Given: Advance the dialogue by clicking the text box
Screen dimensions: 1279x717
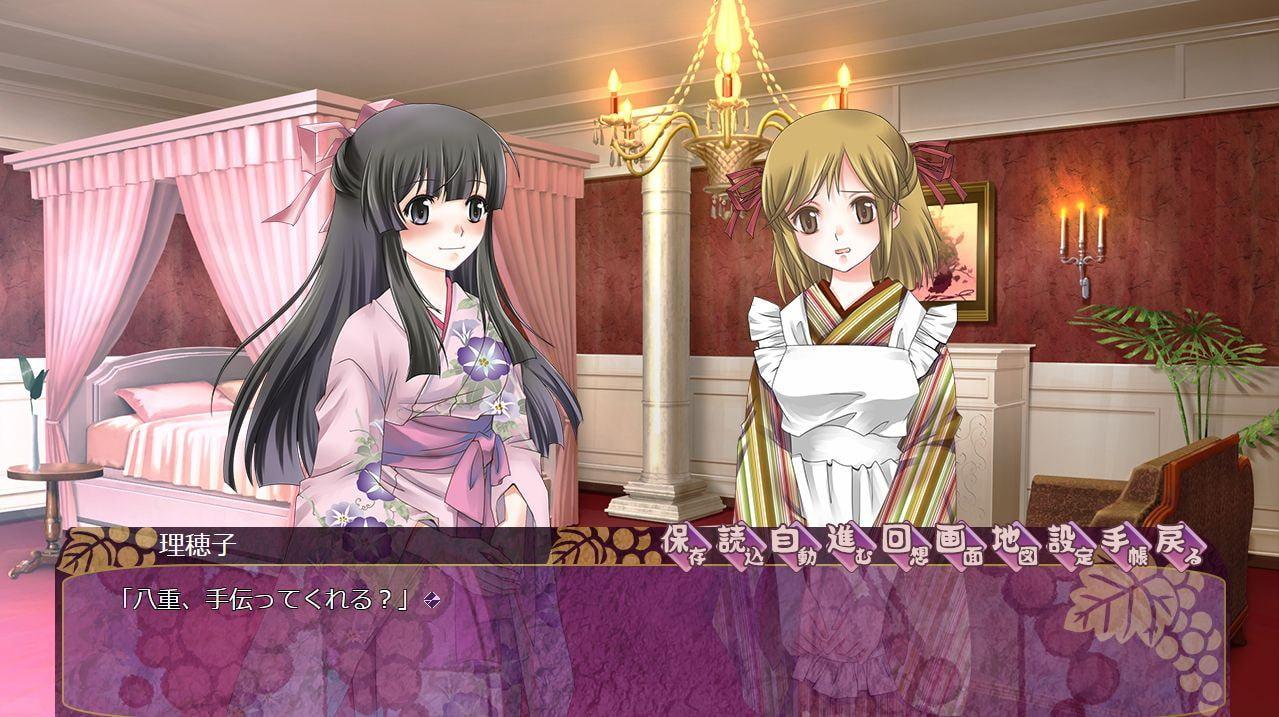Looking at the screenshot, I should pyautogui.click(x=640, y=640).
